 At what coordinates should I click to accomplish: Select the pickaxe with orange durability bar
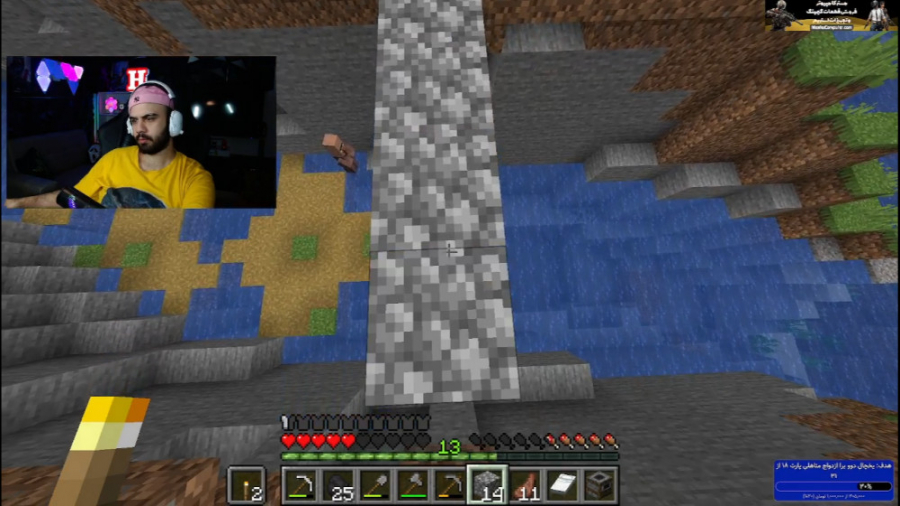pos(450,485)
